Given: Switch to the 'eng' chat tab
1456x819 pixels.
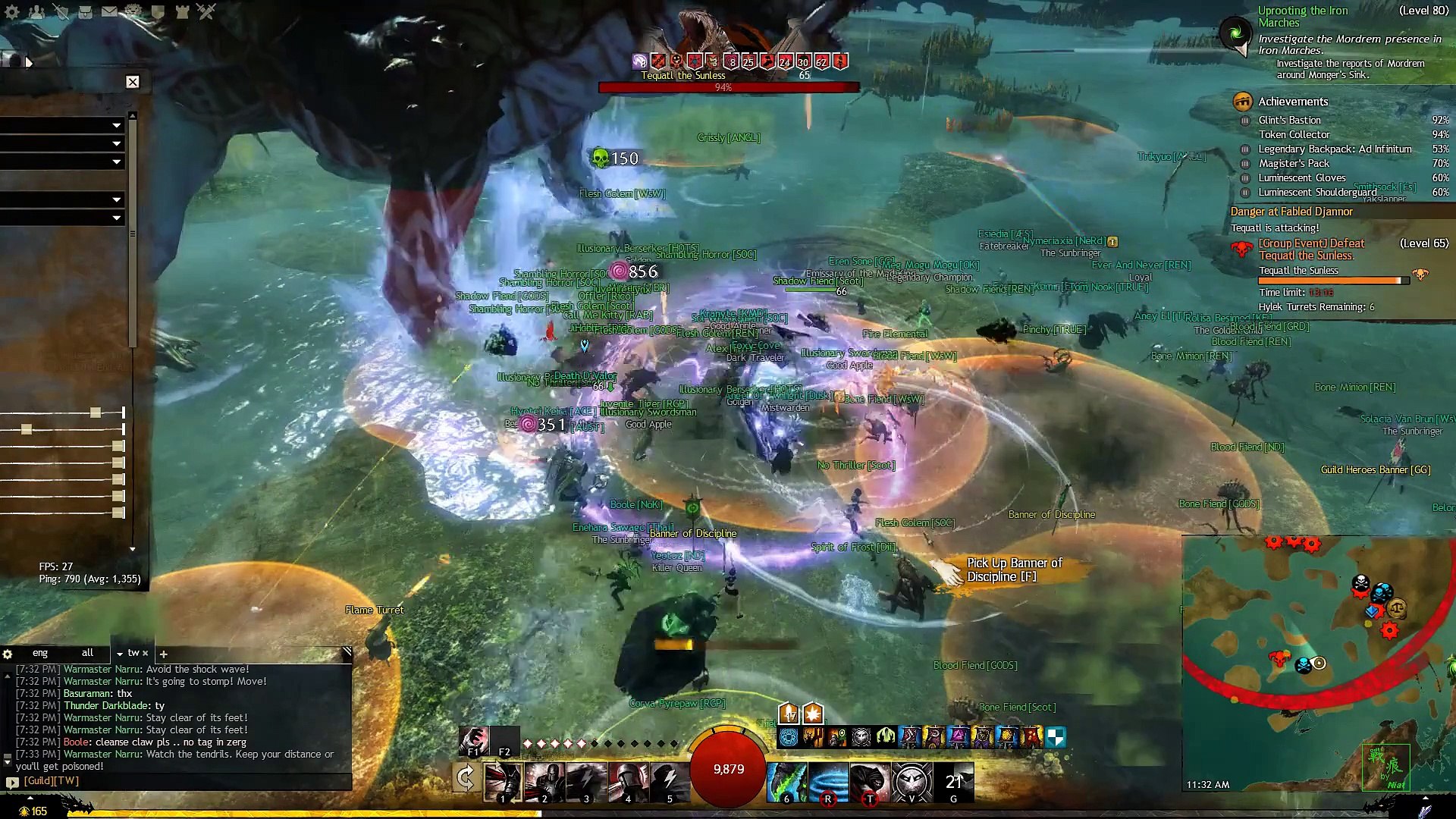Looking at the screenshot, I should click(40, 653).
